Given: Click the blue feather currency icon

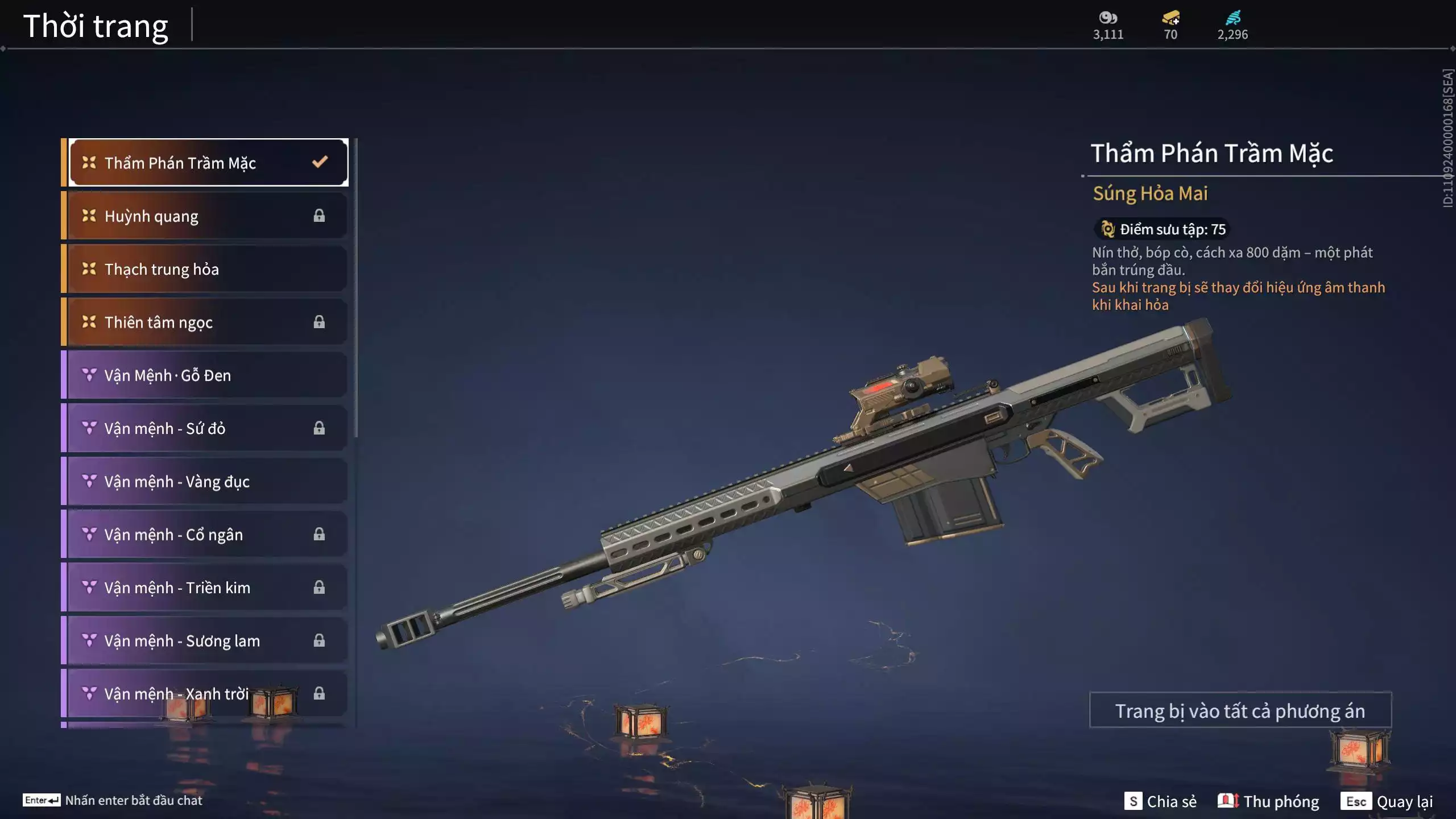Looking at the screenshot, I should click(x=1232, y=18).
